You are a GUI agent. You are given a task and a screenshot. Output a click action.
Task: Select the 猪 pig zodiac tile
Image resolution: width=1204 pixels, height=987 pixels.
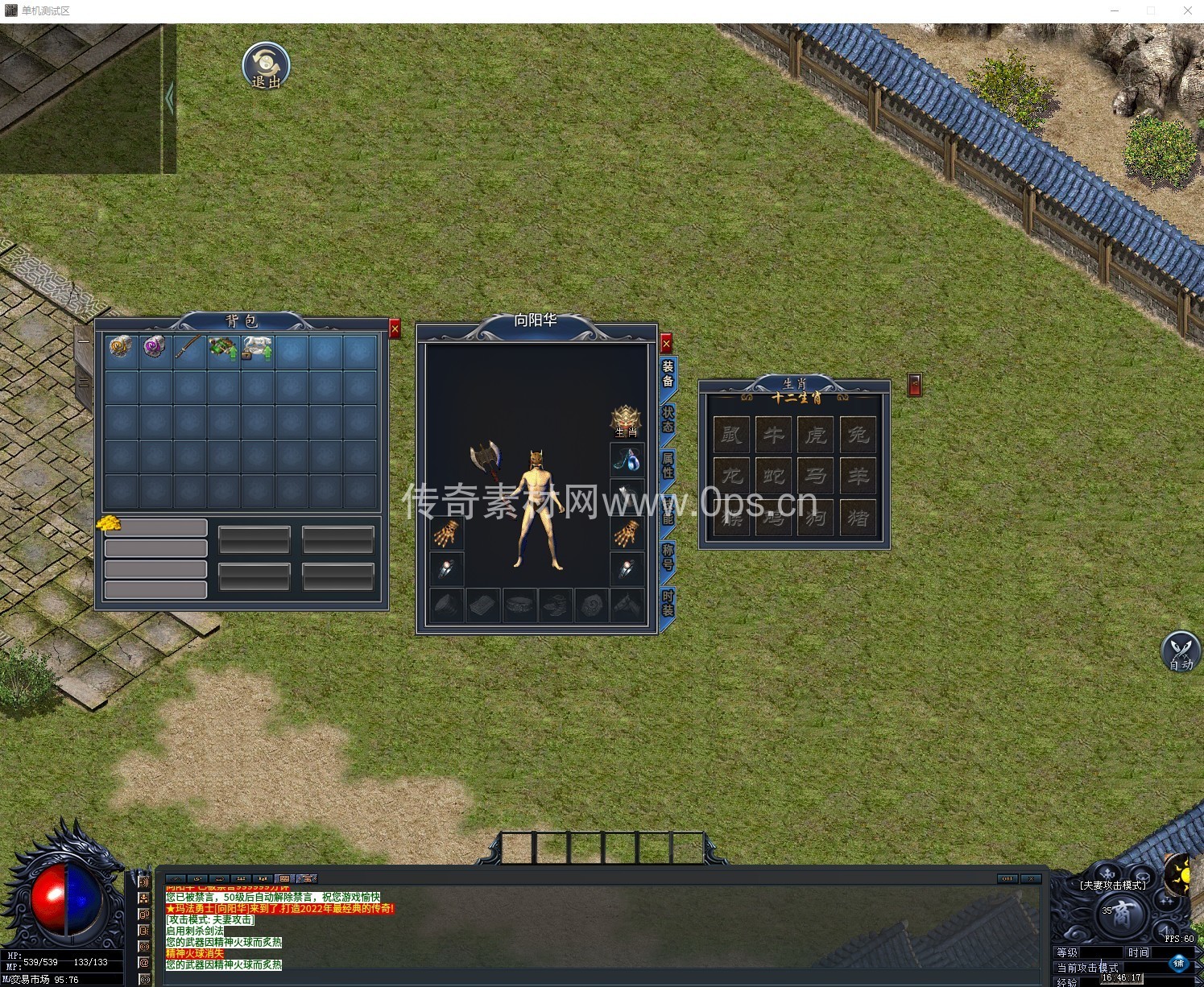[x=858, y=517]
